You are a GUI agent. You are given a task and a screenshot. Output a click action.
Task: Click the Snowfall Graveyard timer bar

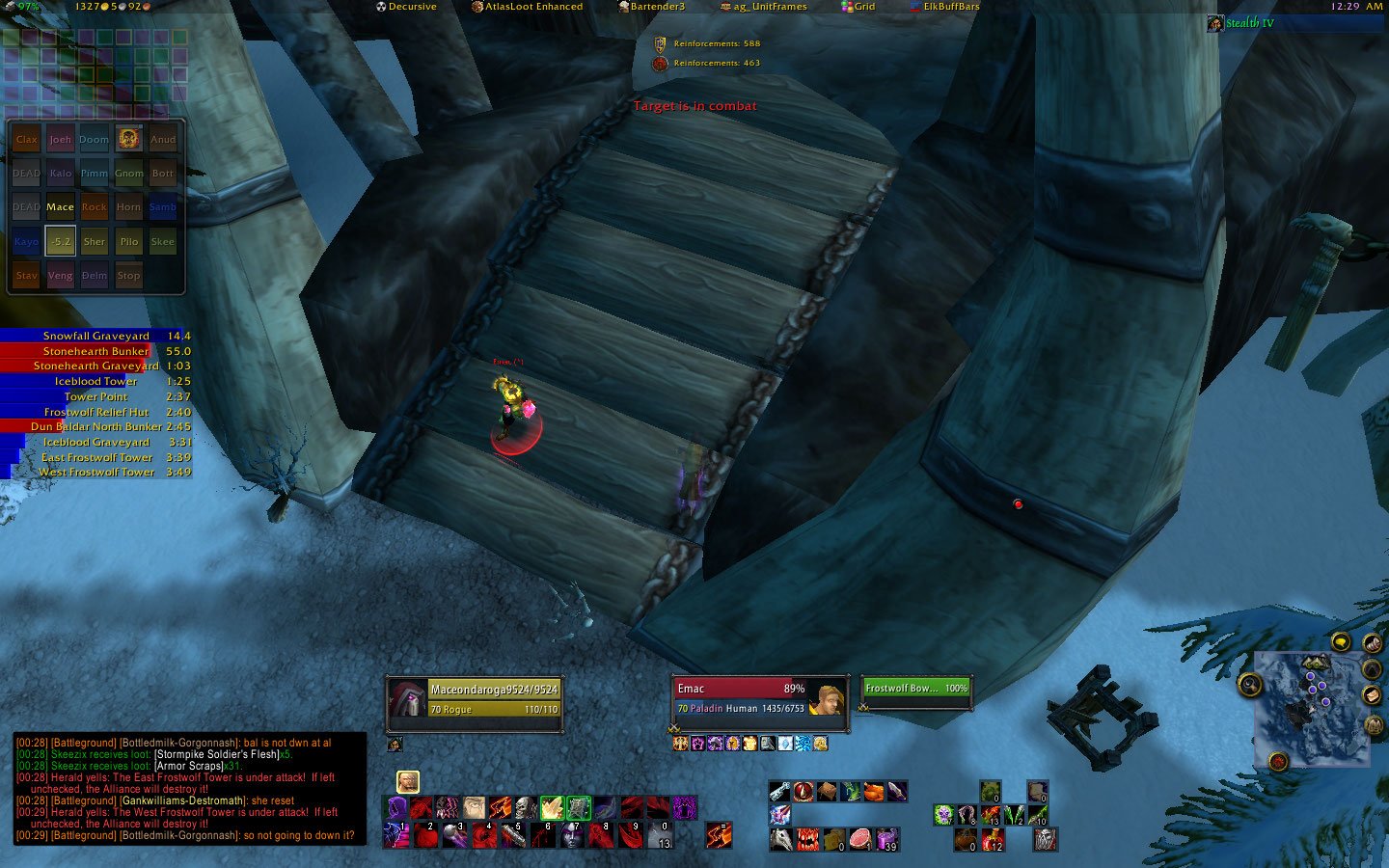[x=96, y=336]
